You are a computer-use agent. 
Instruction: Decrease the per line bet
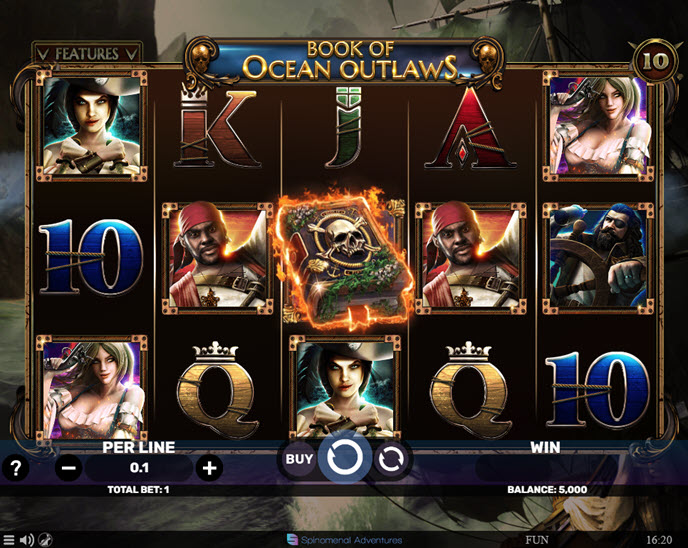[x=68, y=467]
